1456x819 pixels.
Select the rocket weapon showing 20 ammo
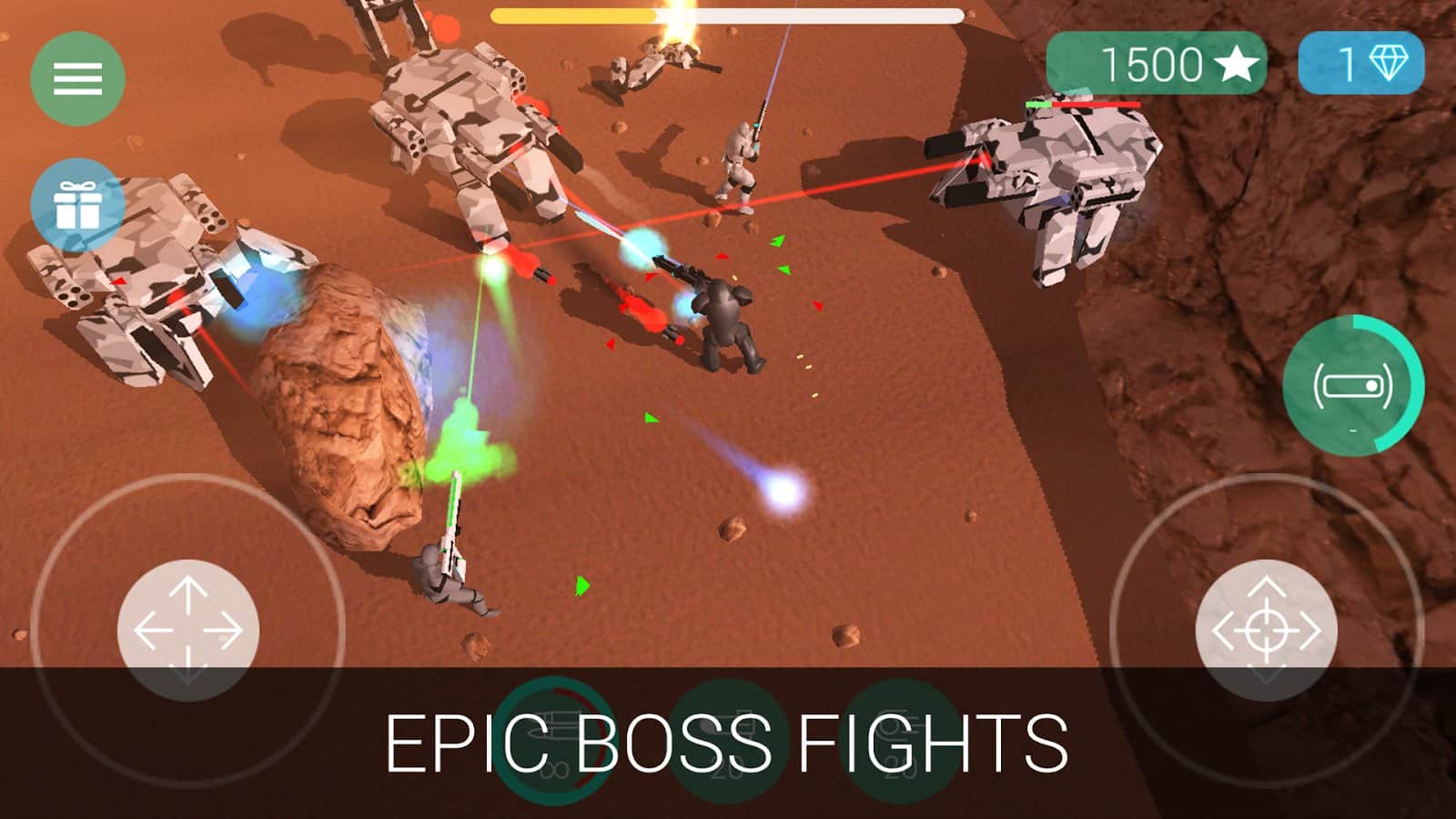point(728,739)
